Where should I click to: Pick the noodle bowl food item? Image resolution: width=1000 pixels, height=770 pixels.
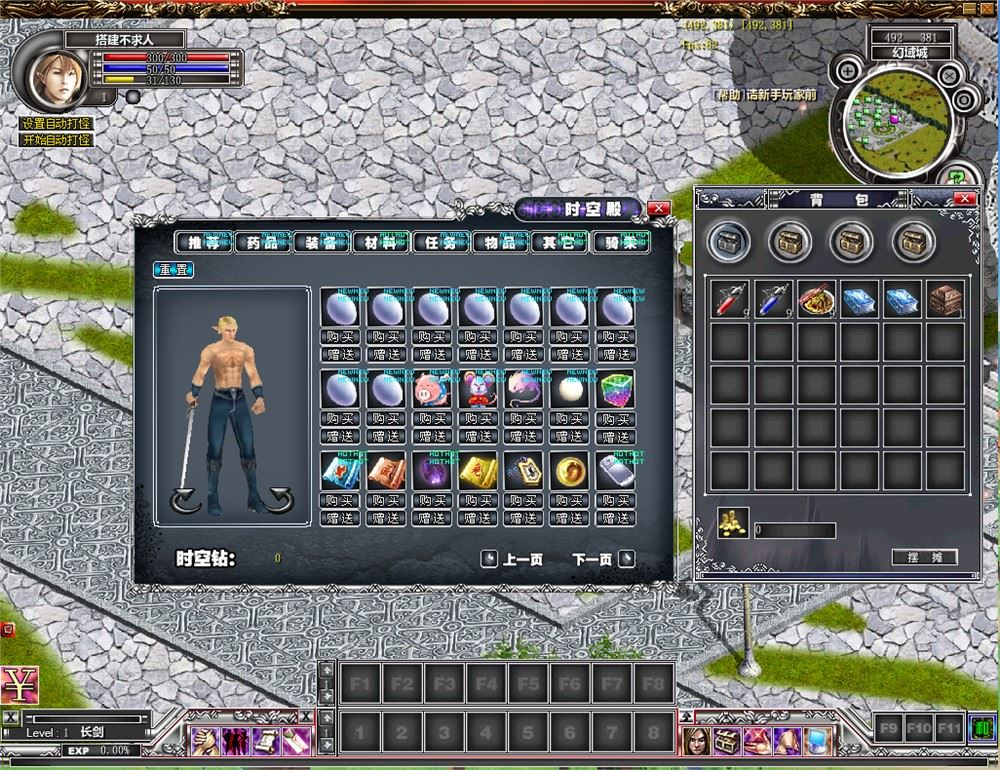[x=816, y=299]
